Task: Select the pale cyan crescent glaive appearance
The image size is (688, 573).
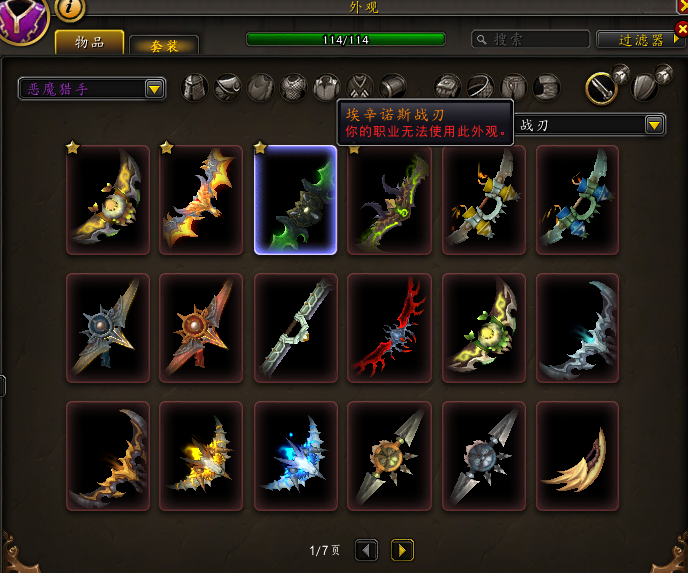Action: click(x=577, y=328)
